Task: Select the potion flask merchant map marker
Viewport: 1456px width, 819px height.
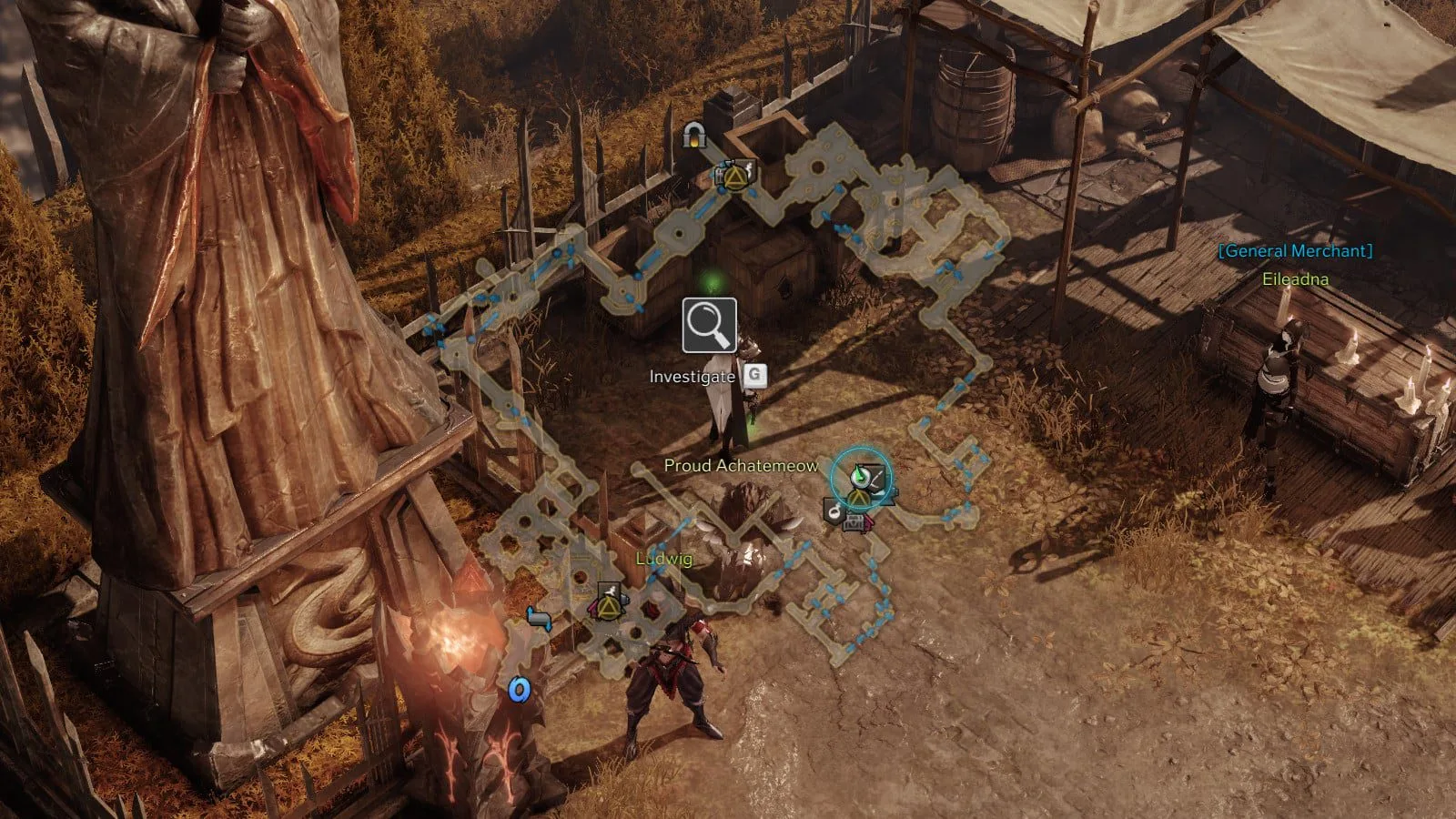Action: (834, 511)
